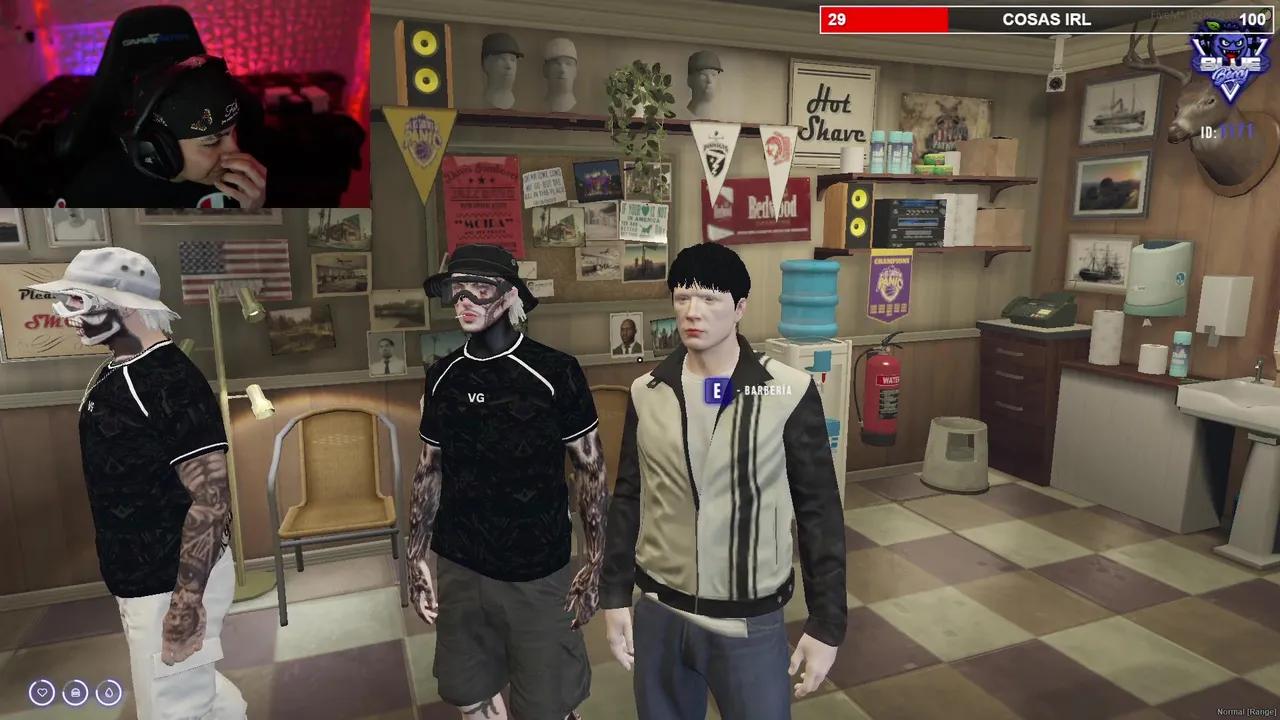
Task: Click the hunger briefcase status icon
Action: coord(75,692)
